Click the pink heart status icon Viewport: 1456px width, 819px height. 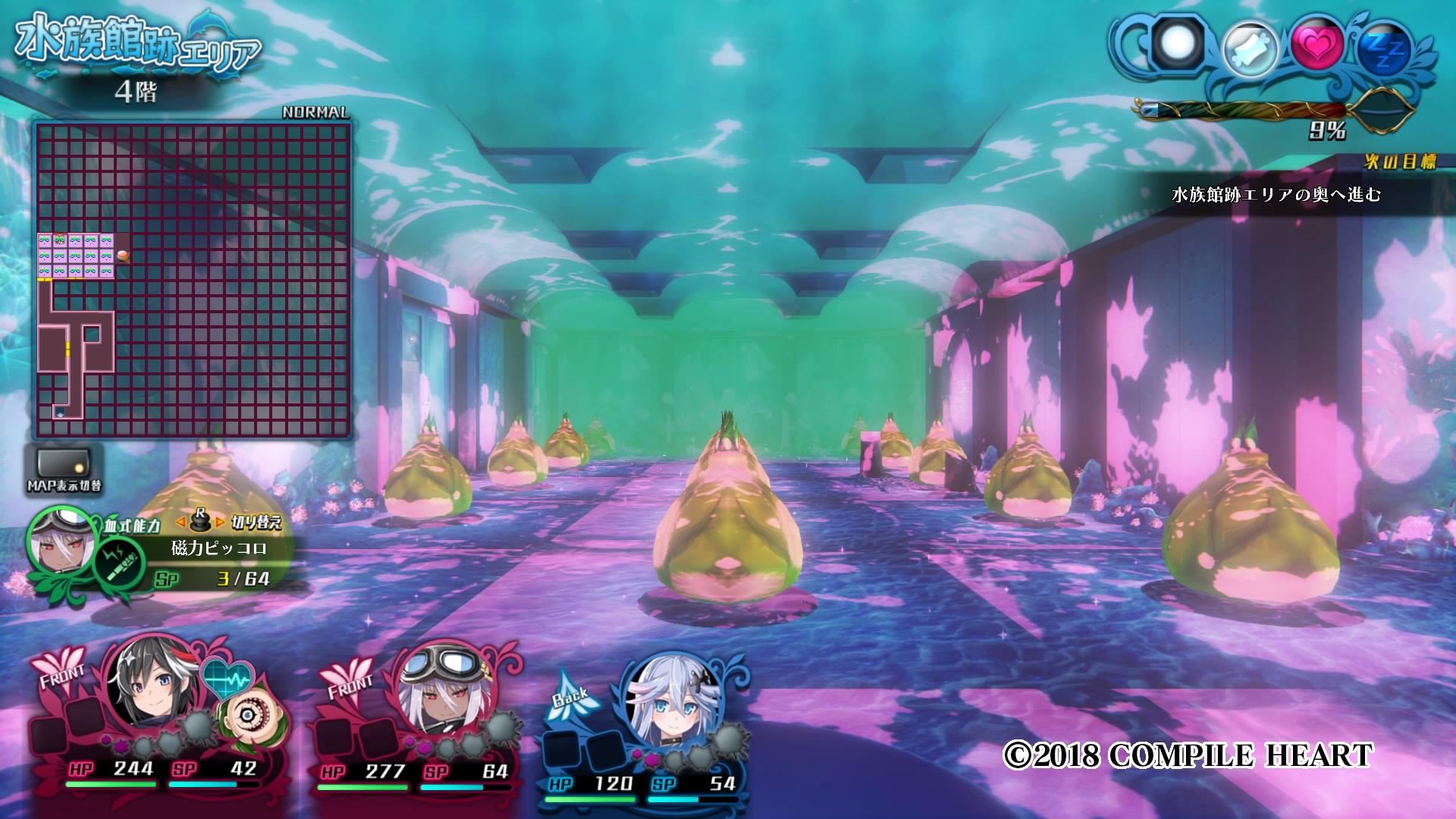pos(1317,45)
